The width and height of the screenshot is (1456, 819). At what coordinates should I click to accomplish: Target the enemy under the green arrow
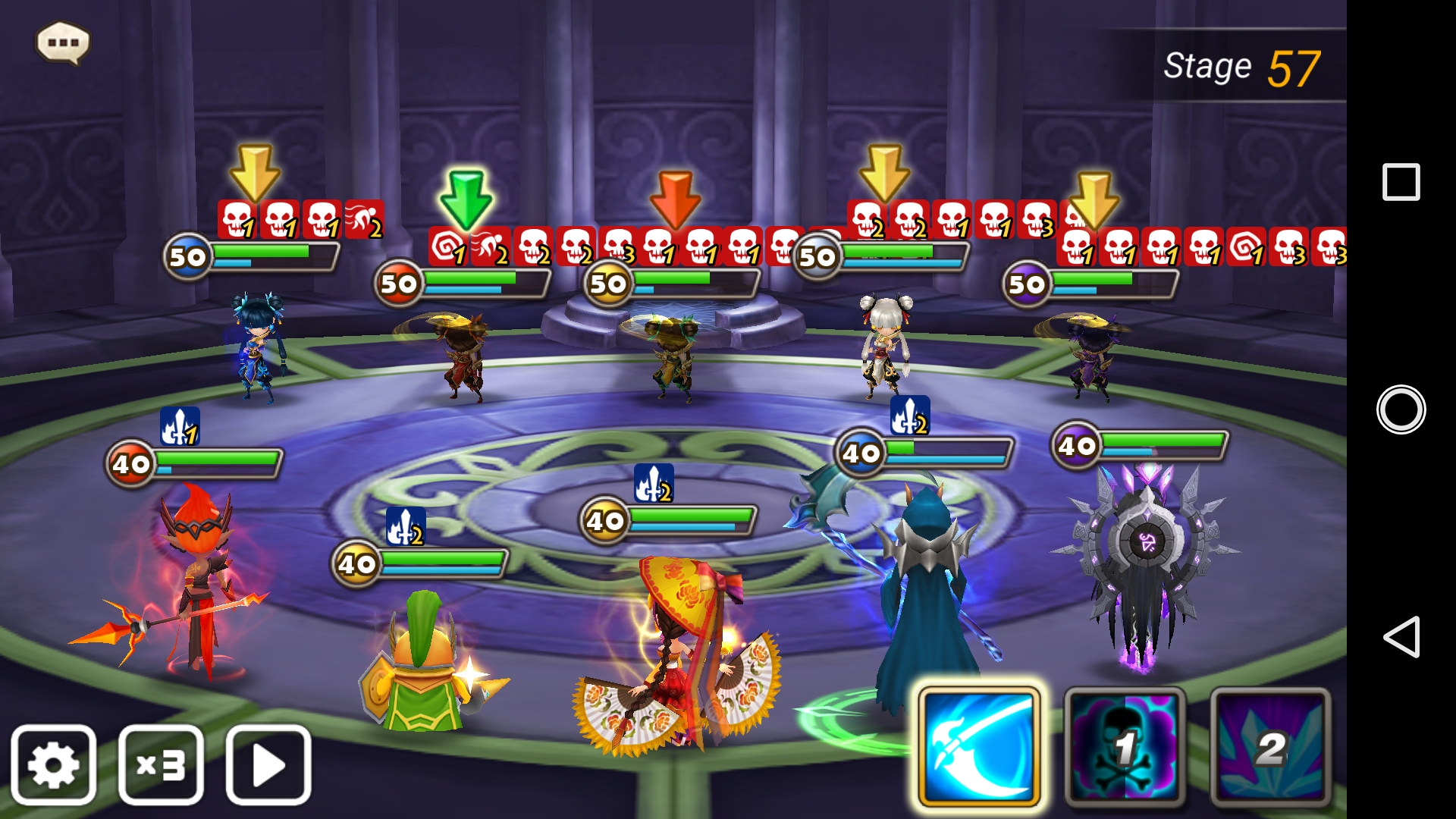(464, 356)
